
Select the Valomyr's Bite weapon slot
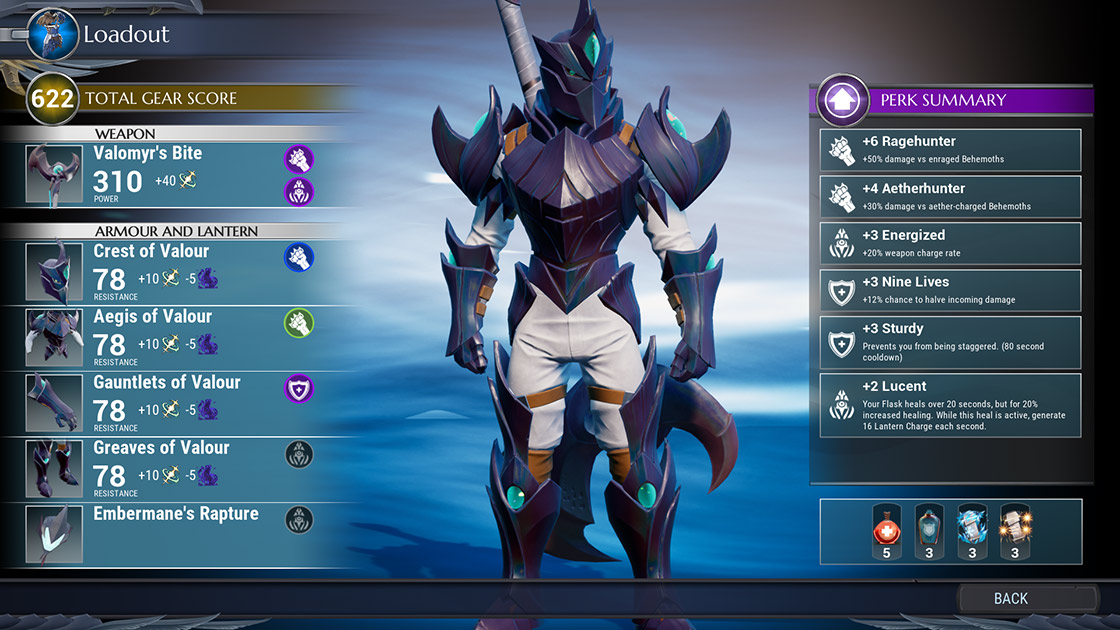[x=170, y=174]
